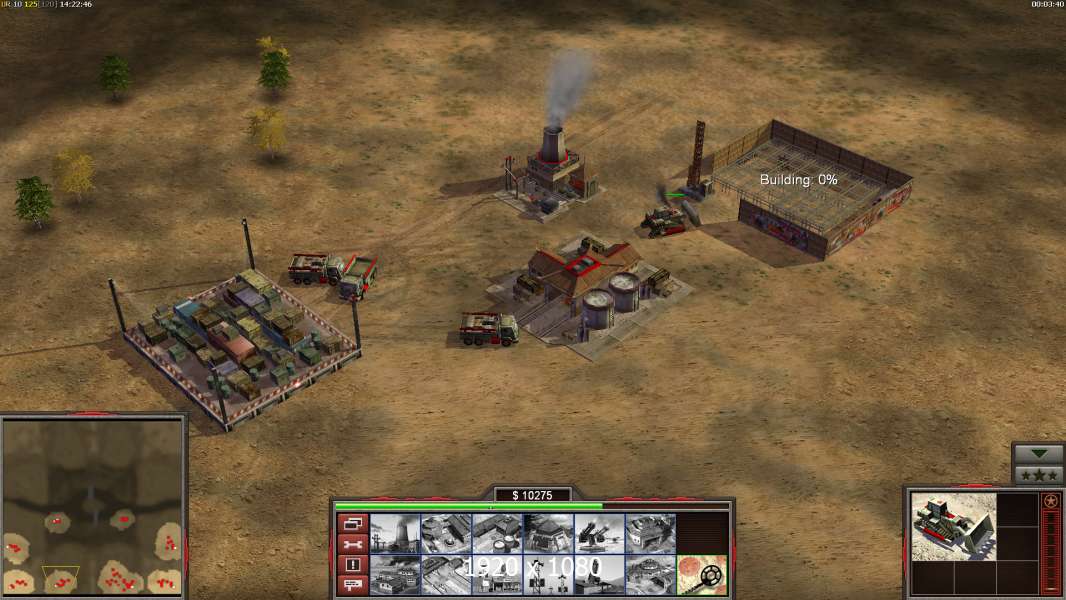Open the wrench options button

click(352, 544)
